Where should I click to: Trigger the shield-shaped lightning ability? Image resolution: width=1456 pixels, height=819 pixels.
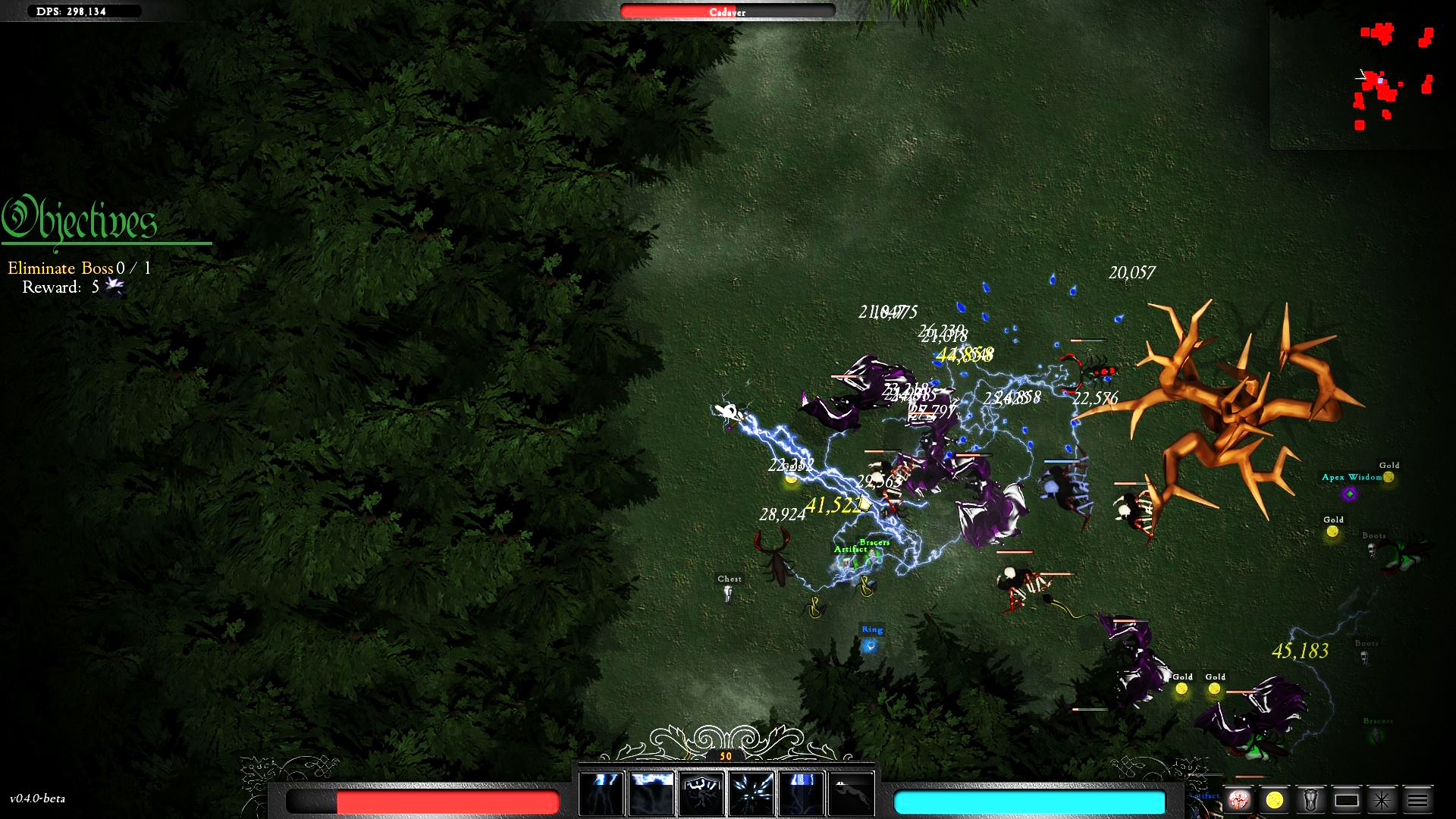pos(701,795)
